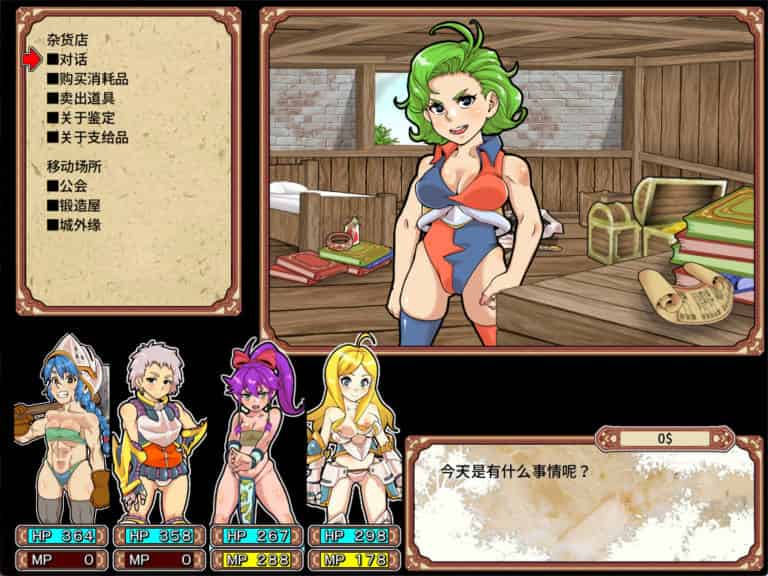Move to the 公会 guild
The image size is (768, 576).
click(x=72, y=186)
